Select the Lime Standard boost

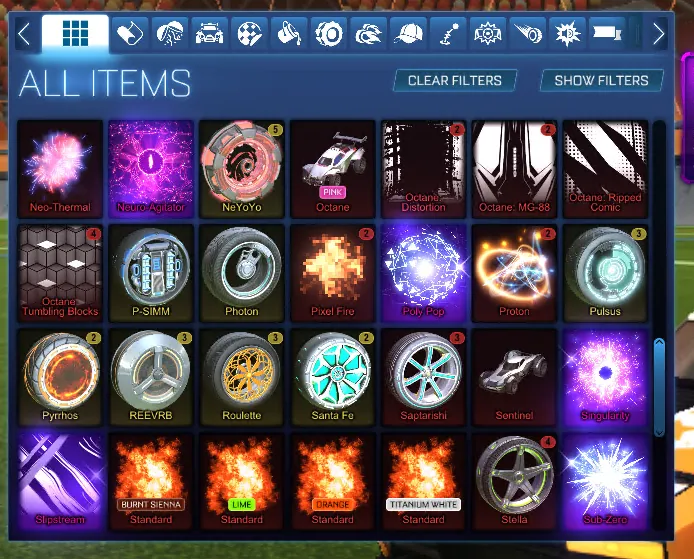click(242, 479)
